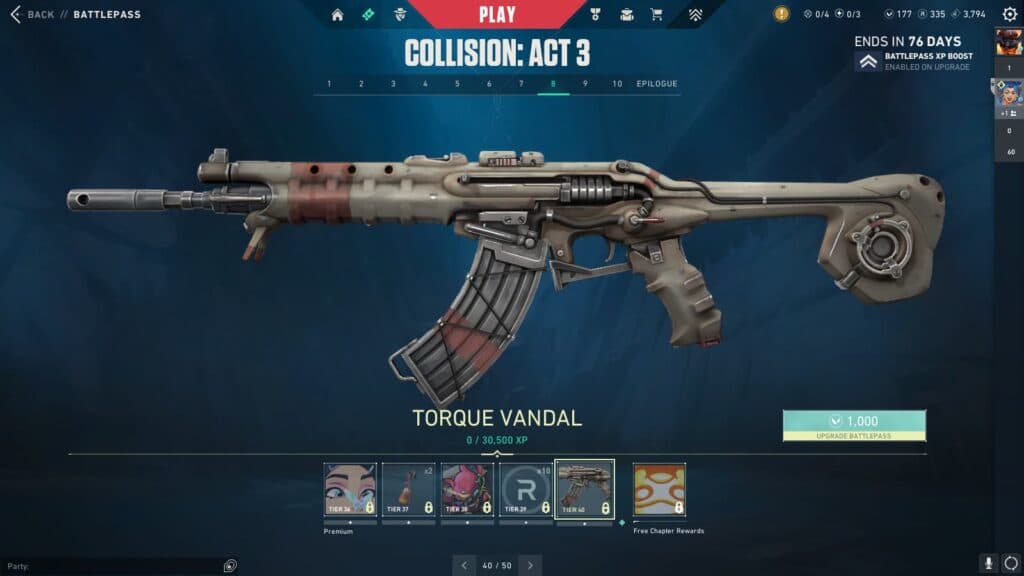This screenshot has width=1024, height=576.
Task: Choose the Tier 38 pink spray reward
Action: coord(467,489)
